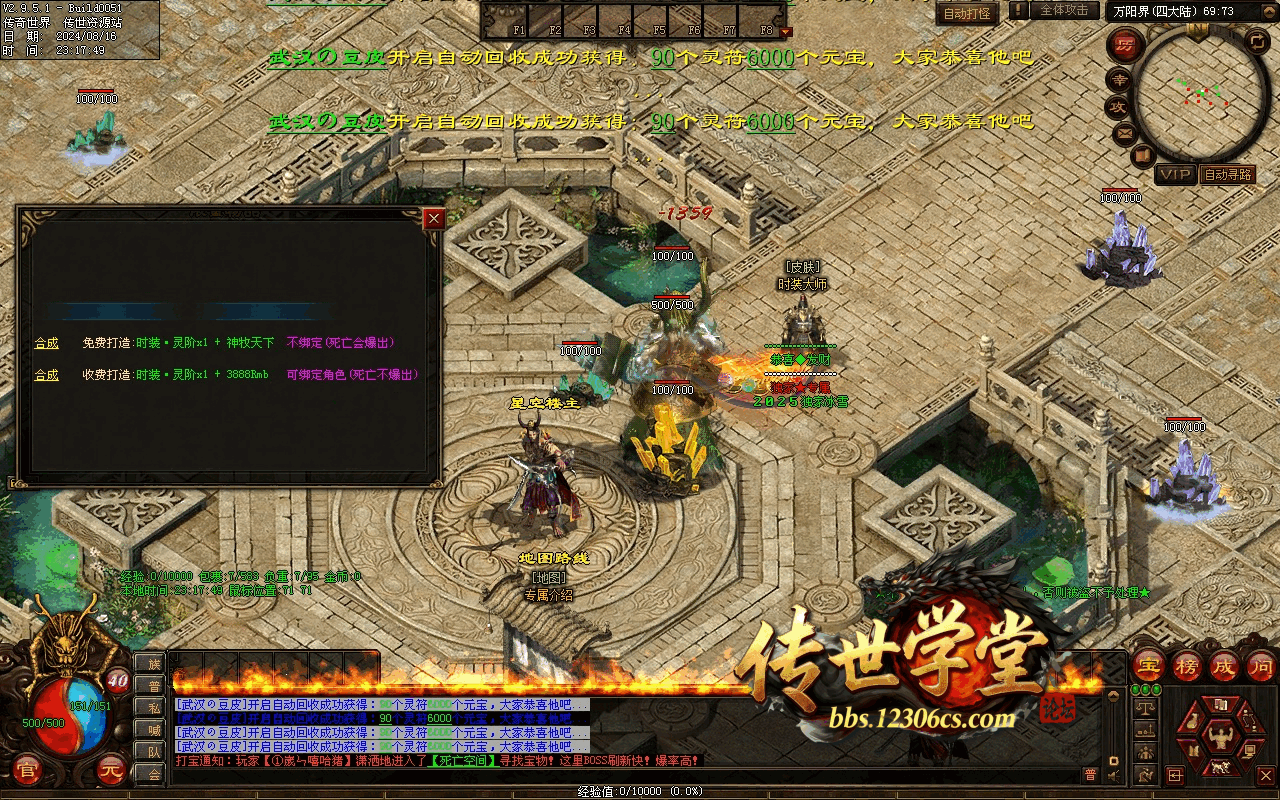Toggle the 自动打怪 auto-fight button
The height and width of the screenshot is (800, 1280).
(x=967, y=14)
